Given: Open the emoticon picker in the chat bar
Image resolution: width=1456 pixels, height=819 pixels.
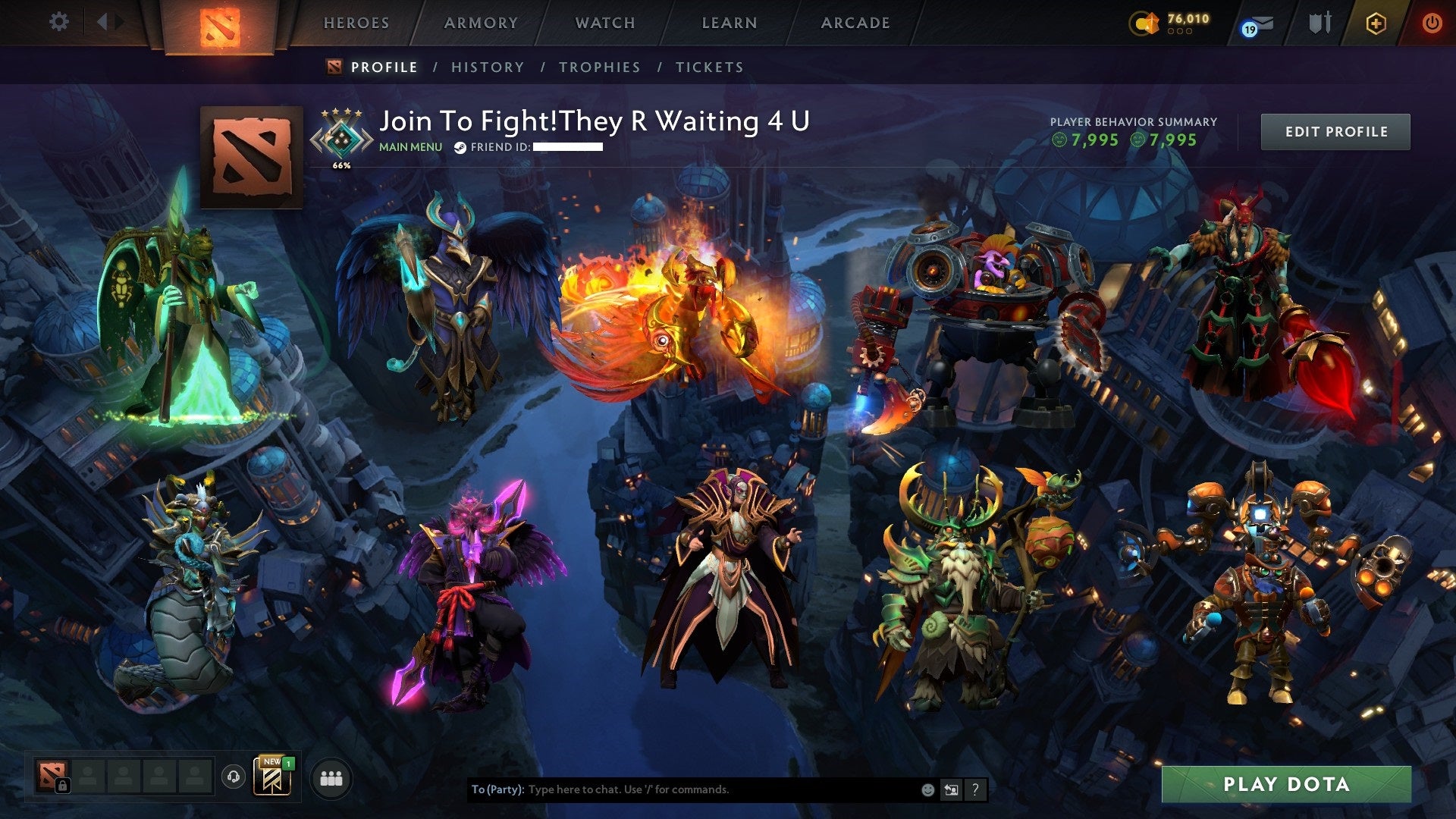Looking at the screenshot, I should (928, 789).
